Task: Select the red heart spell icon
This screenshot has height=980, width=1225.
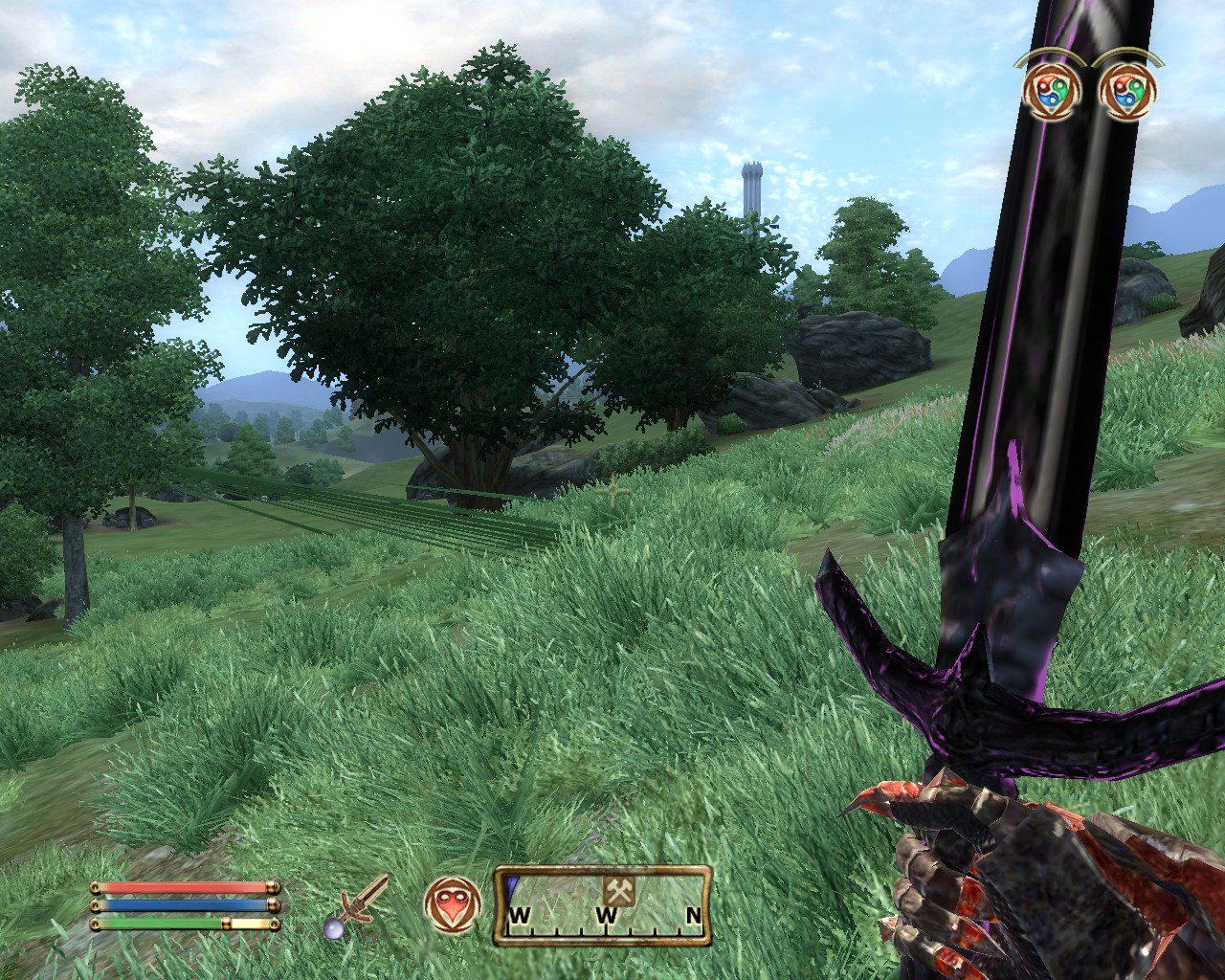Action: (x=450, y=904)
